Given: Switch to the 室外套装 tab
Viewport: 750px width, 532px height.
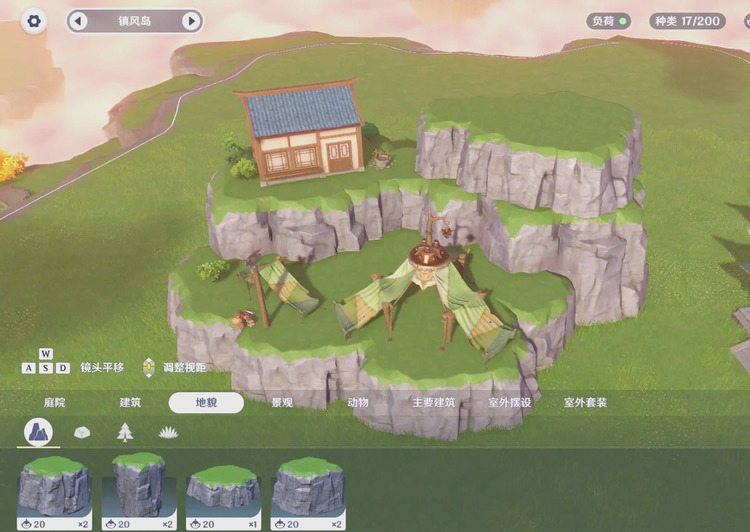Looking at the screenshot, I should point(585,403).
